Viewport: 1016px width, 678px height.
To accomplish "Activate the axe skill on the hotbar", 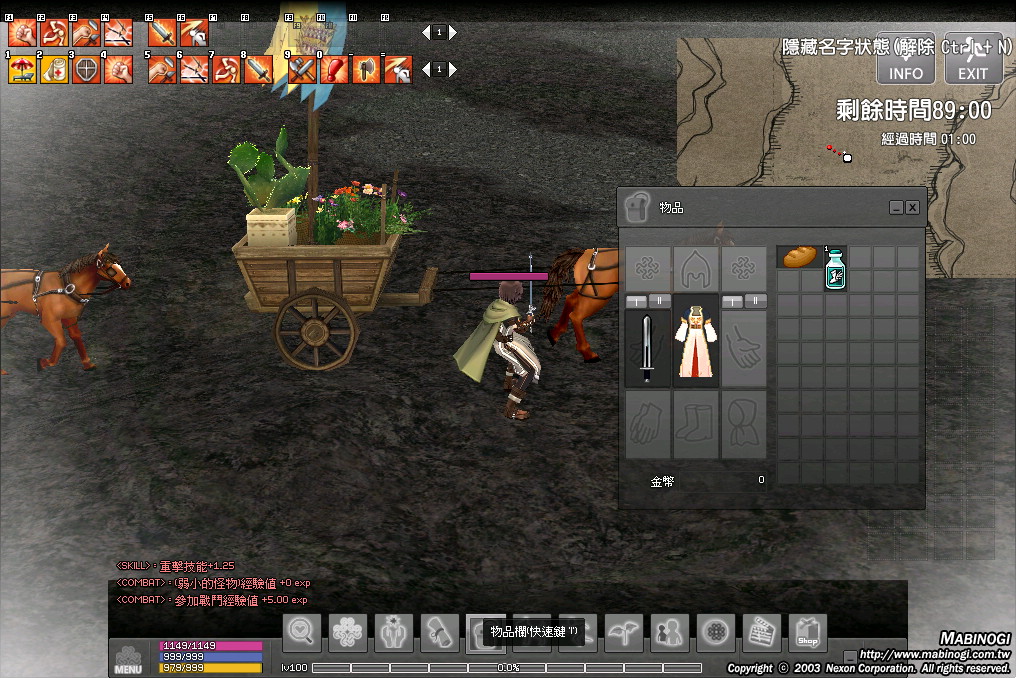I will pyautogui.click(x=365, y=69).
